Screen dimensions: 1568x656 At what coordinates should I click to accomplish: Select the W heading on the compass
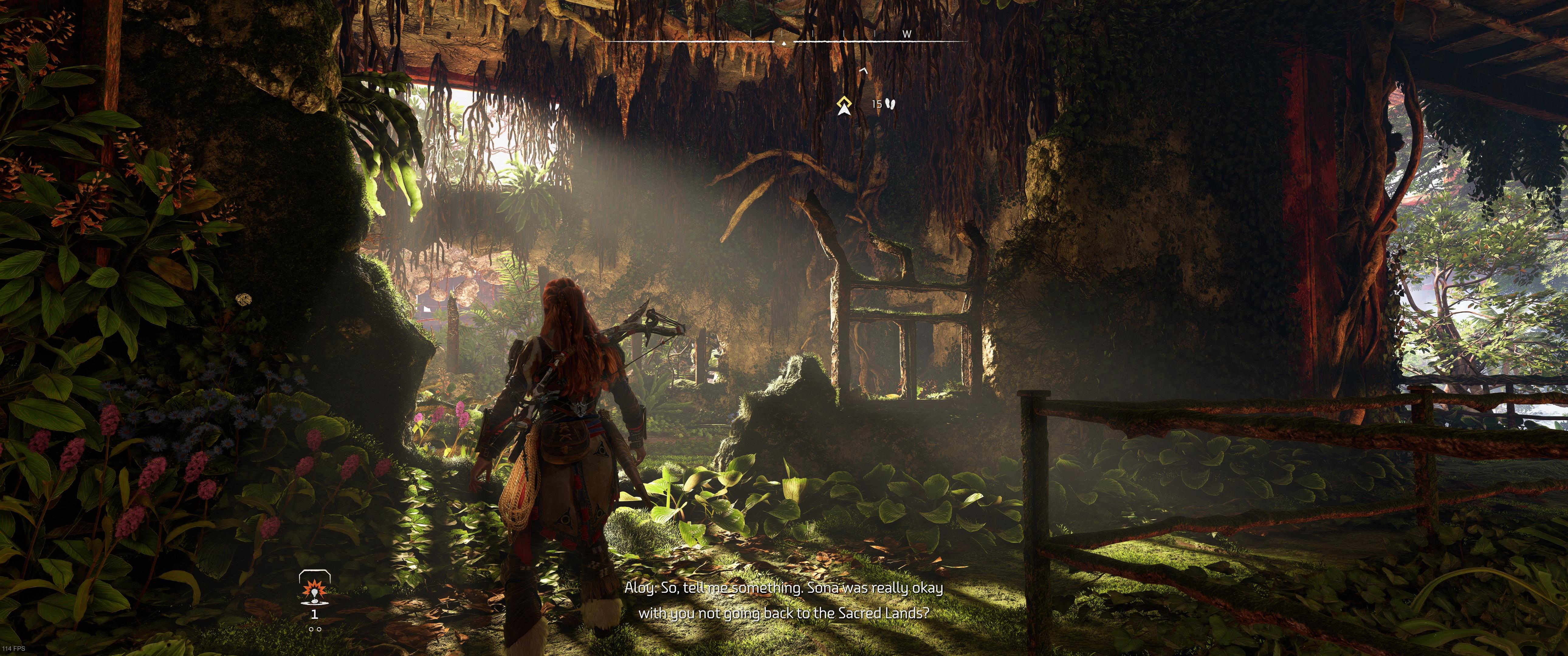906,34
